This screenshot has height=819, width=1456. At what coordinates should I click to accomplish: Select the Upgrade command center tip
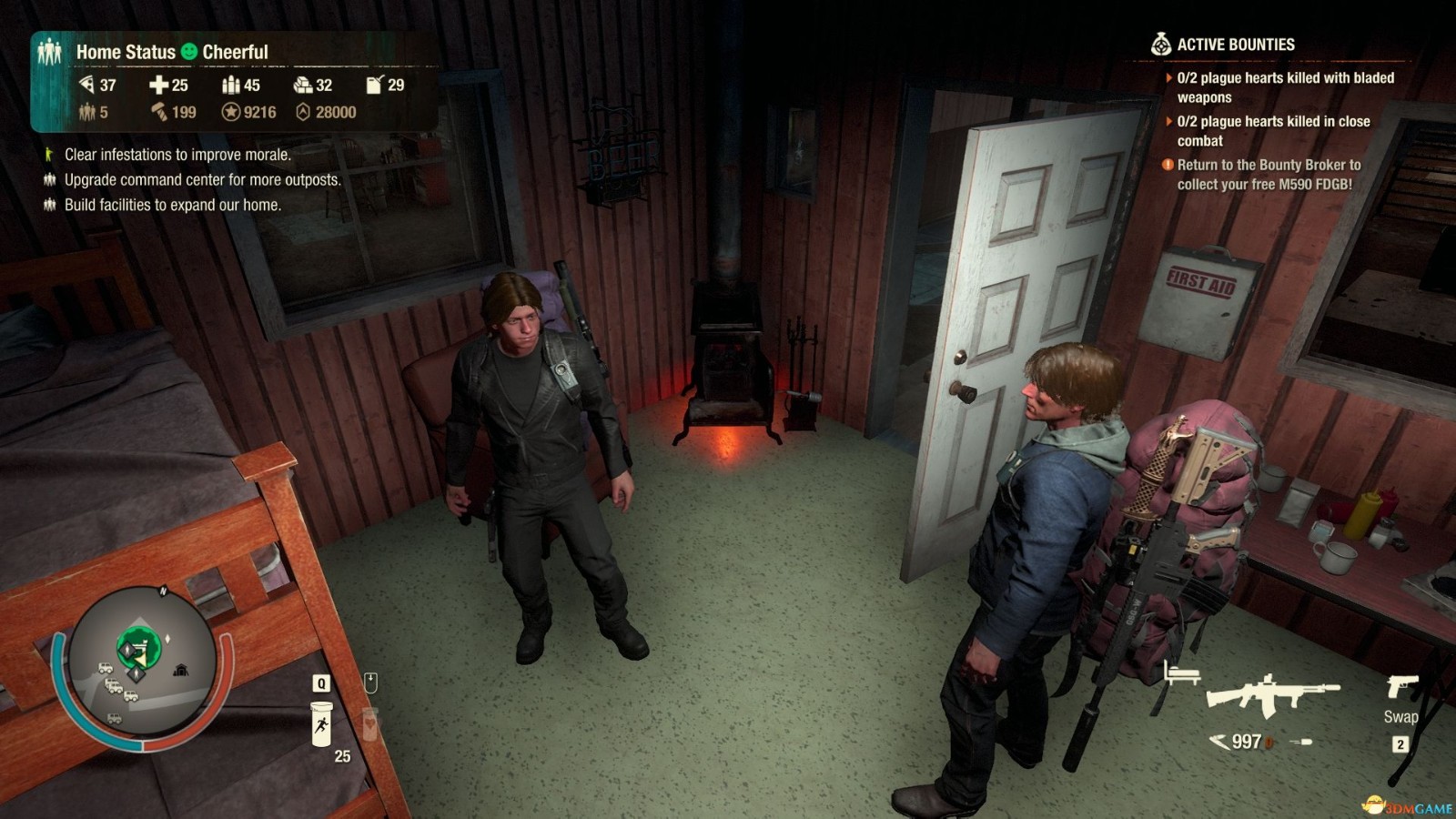(202, 180)
